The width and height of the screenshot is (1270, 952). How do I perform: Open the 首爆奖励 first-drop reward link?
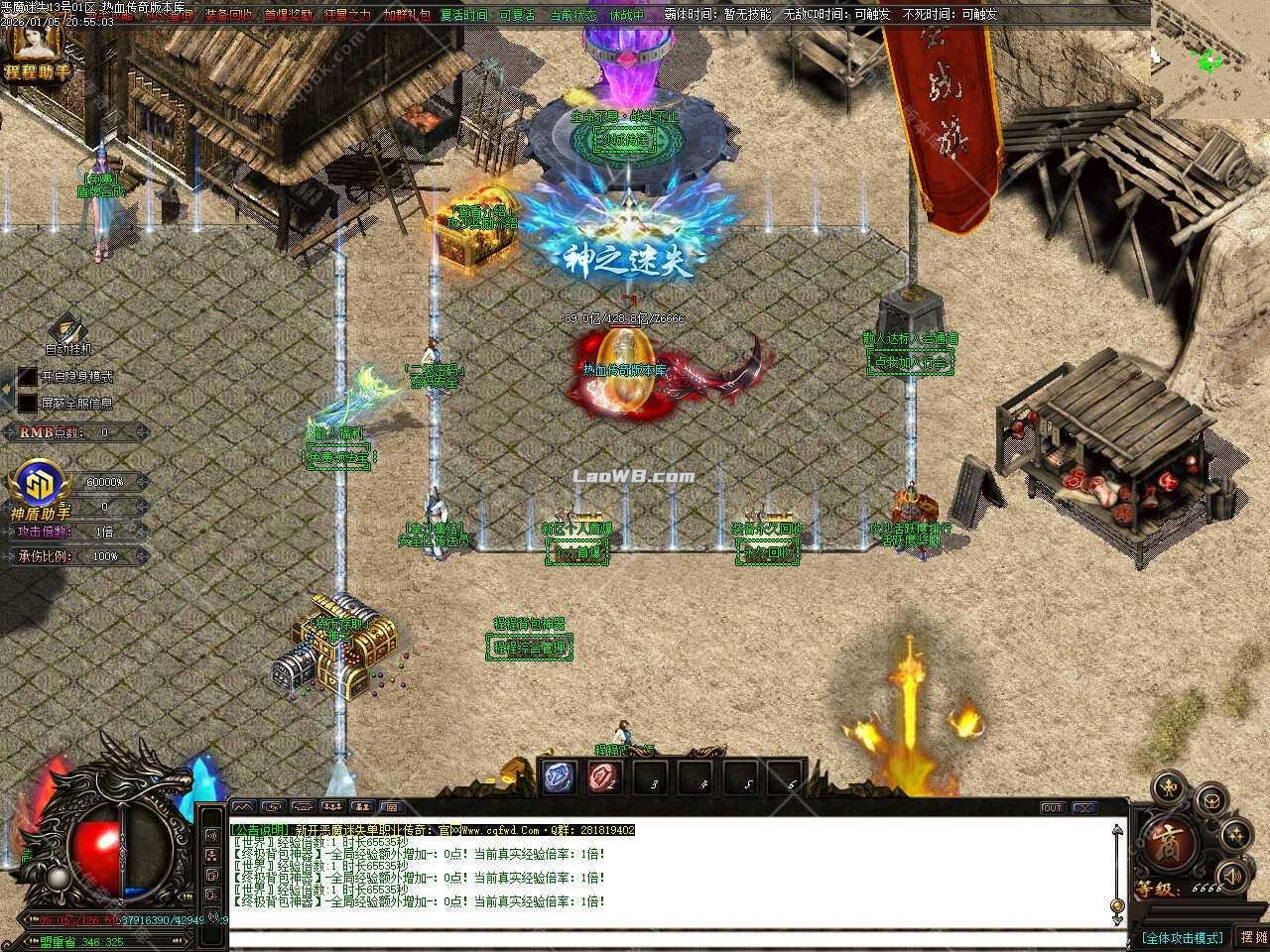coord(288,16)
